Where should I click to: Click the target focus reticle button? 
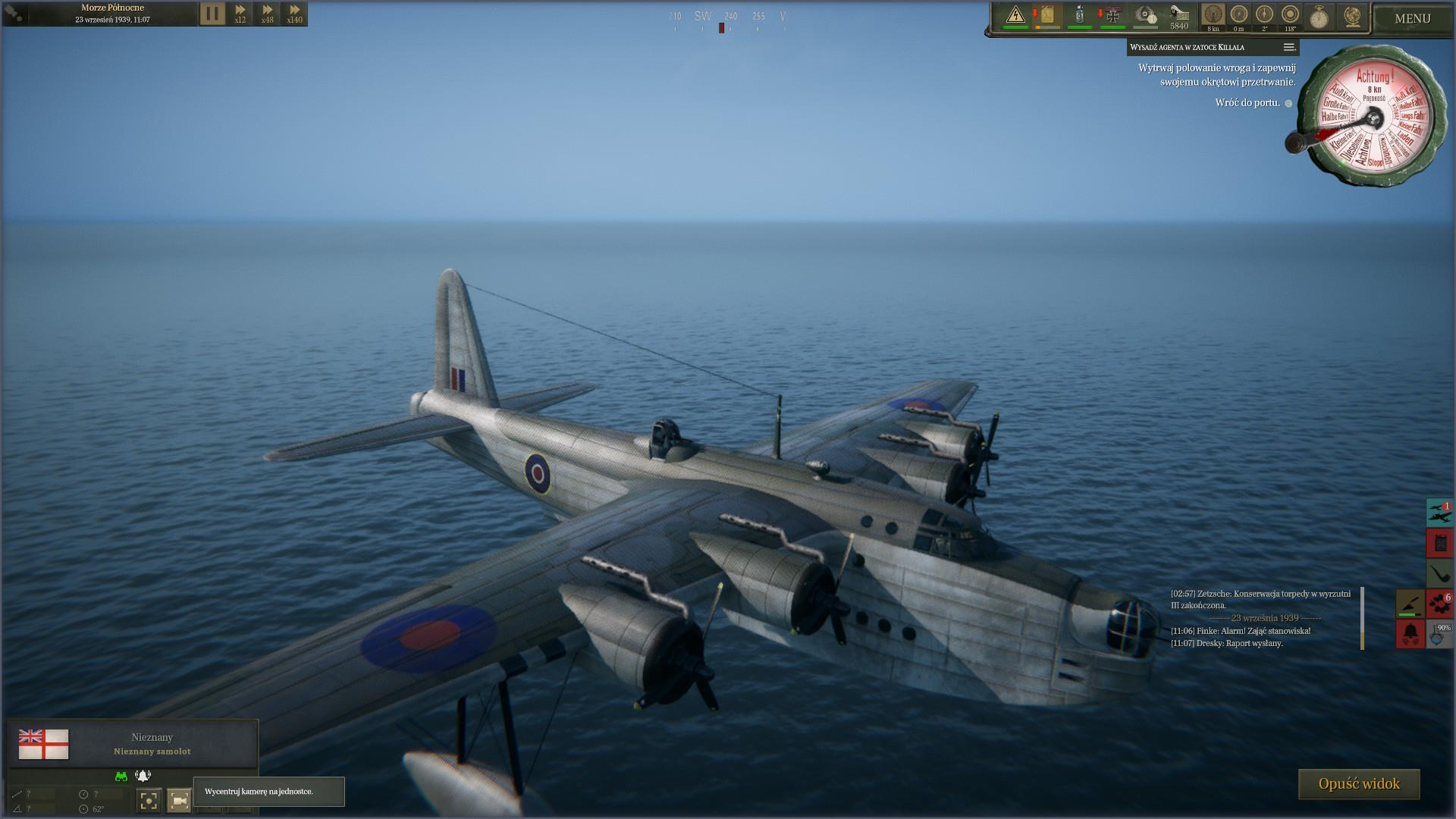[x=149, y=800]
